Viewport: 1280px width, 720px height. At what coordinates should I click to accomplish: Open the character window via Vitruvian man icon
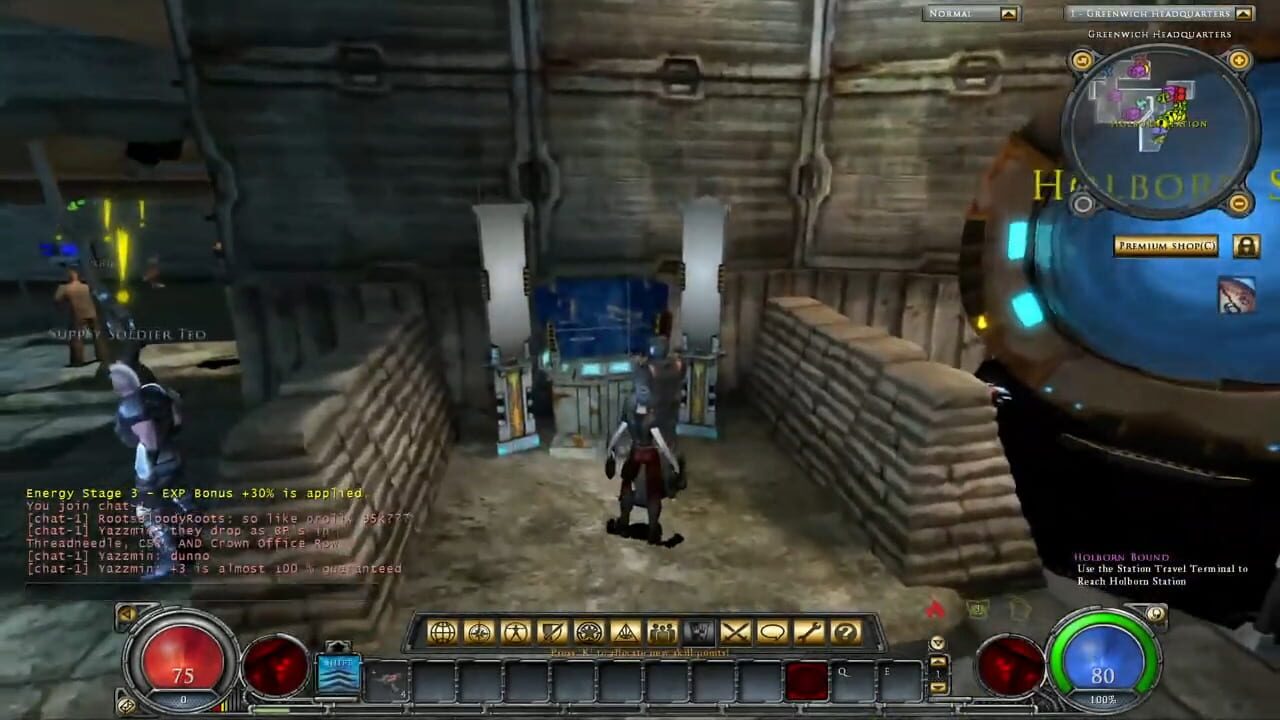pyautogui.click(x=517, y=631)
